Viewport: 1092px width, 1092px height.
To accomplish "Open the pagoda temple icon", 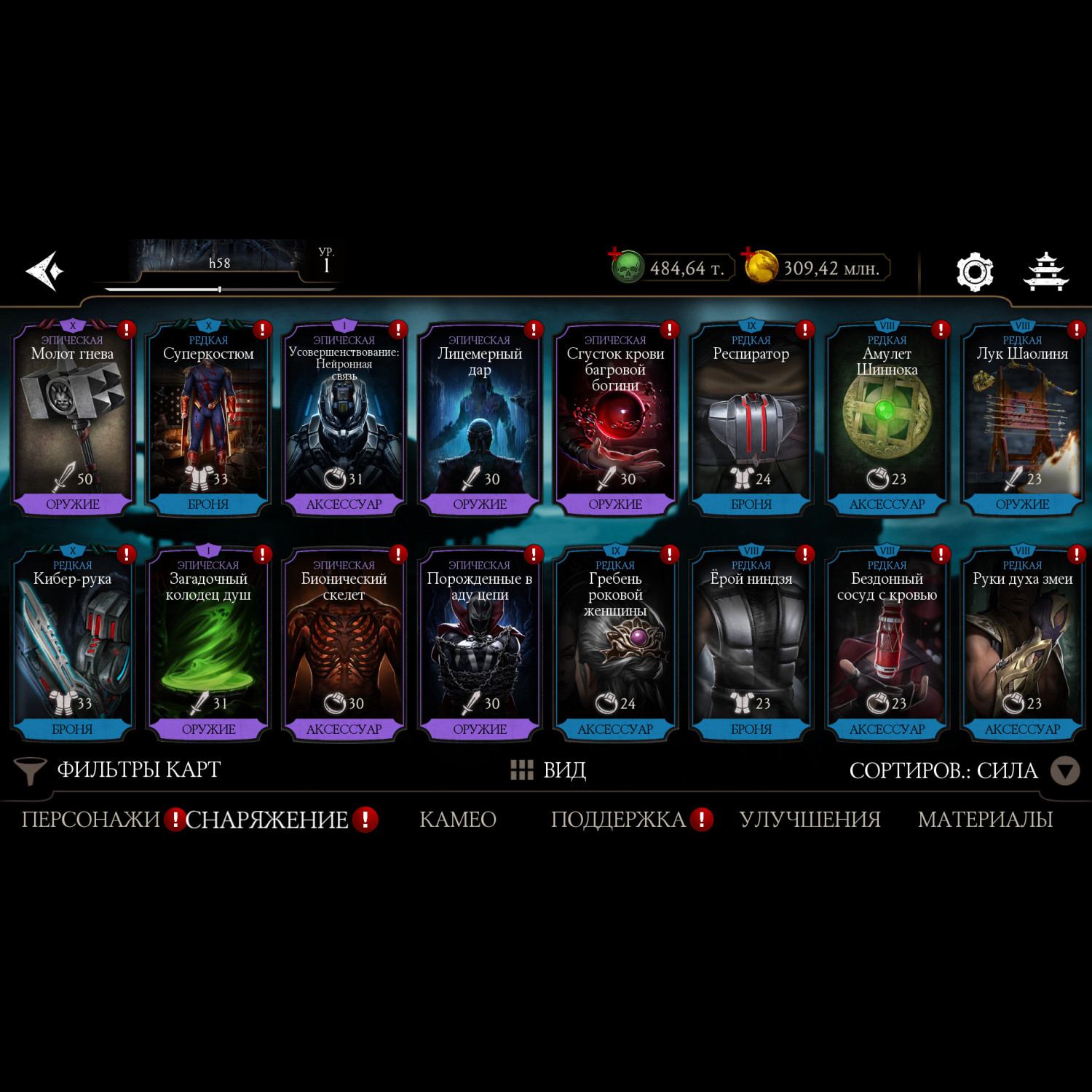I will [1045, 272].
